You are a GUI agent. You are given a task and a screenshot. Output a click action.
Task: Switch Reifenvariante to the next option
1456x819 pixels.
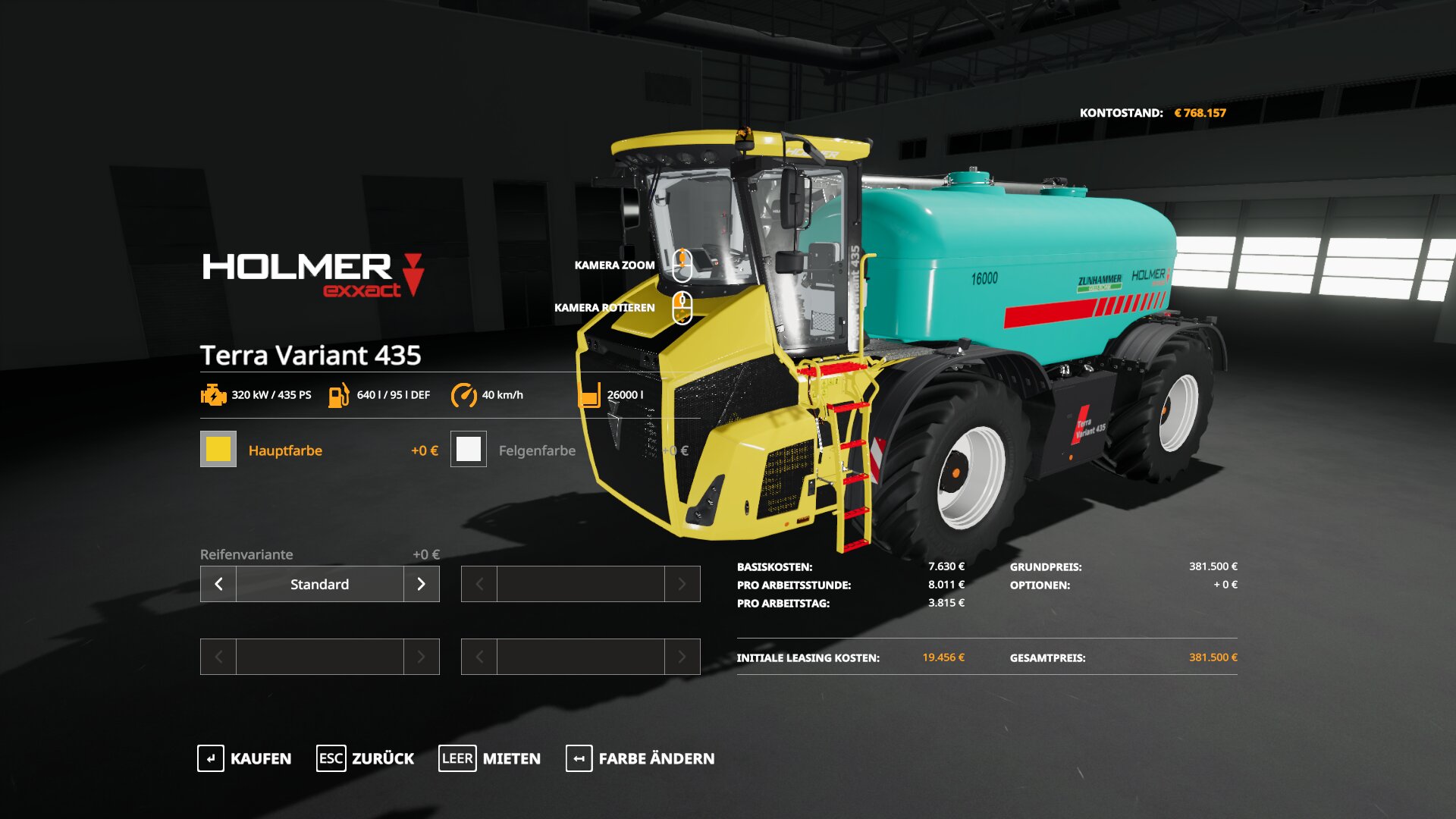(x=421, y=584)
